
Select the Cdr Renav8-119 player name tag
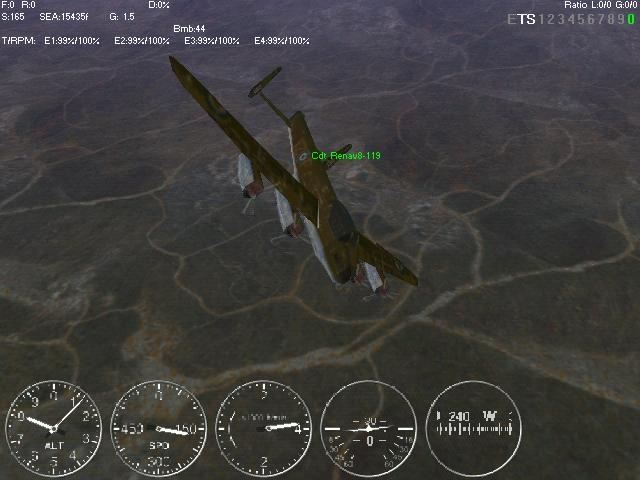[346, 155]
